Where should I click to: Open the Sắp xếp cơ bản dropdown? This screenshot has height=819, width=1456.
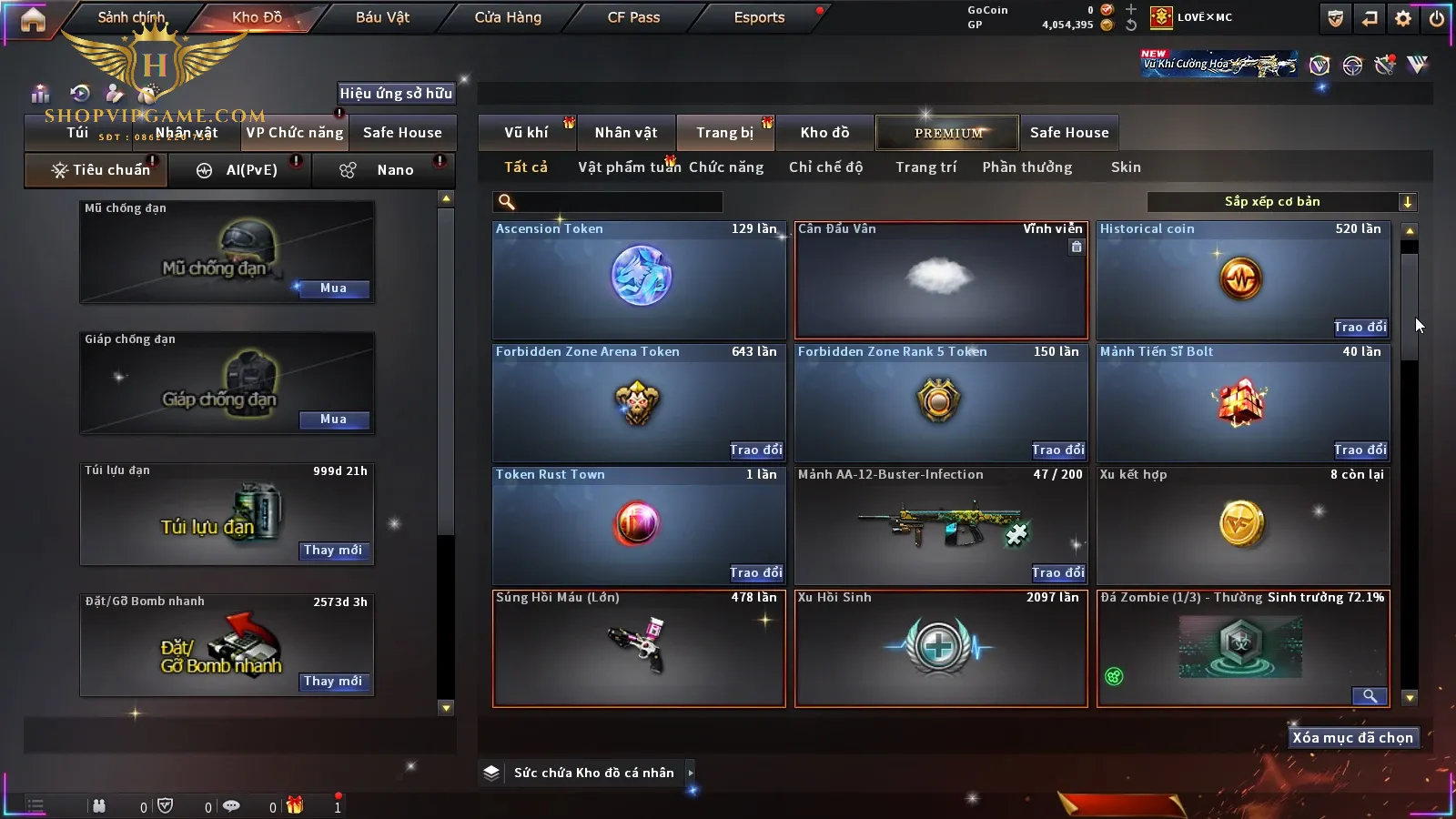(1281, 202)
